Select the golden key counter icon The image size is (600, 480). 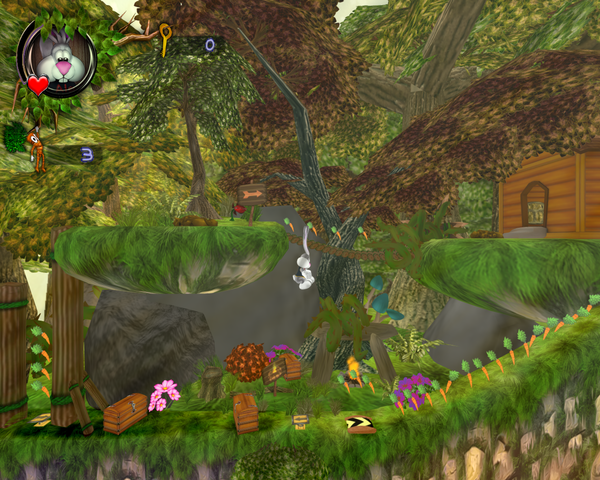click(x=163, y=42)
